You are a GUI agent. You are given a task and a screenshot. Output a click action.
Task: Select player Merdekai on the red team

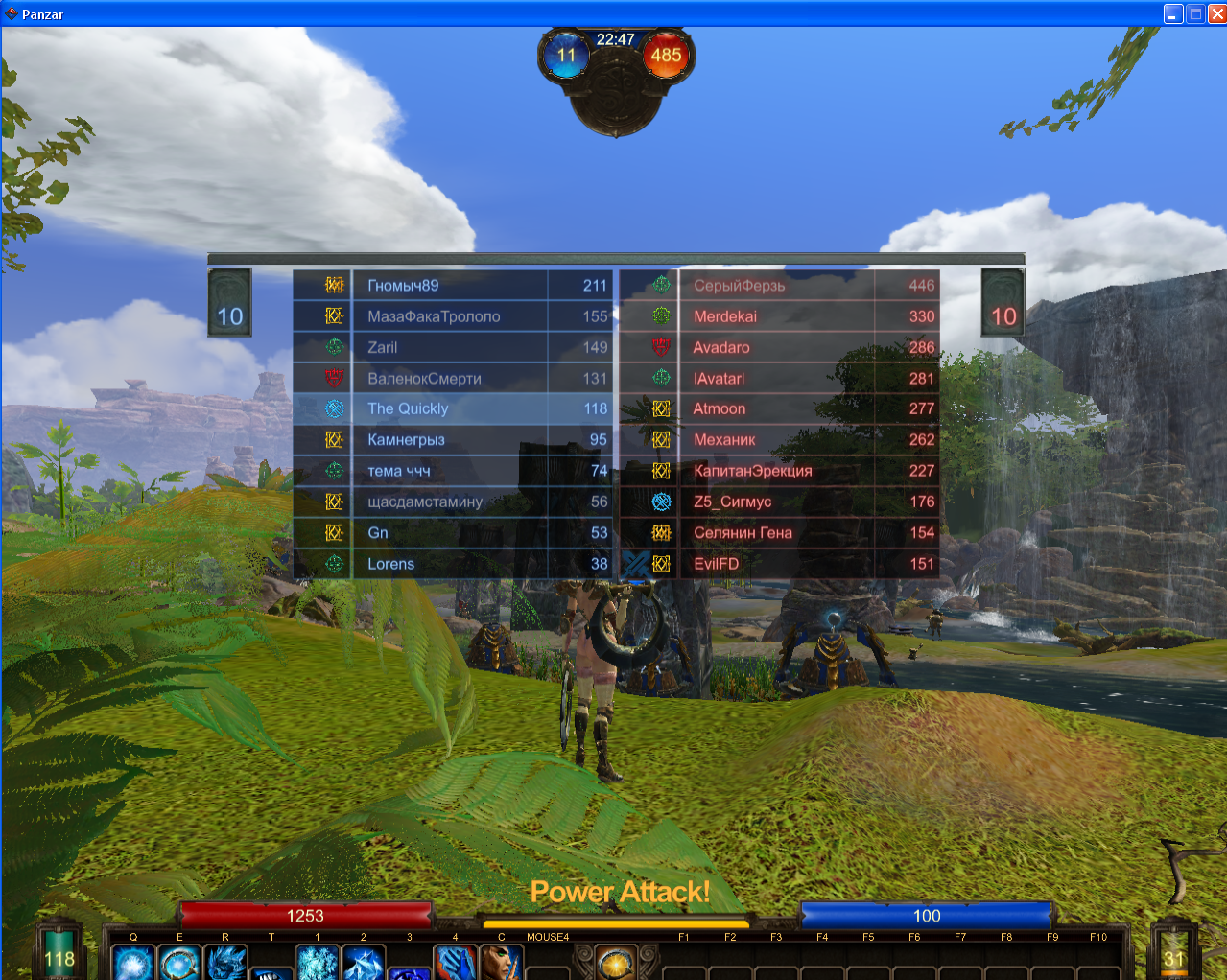click(x=725, y=316)
